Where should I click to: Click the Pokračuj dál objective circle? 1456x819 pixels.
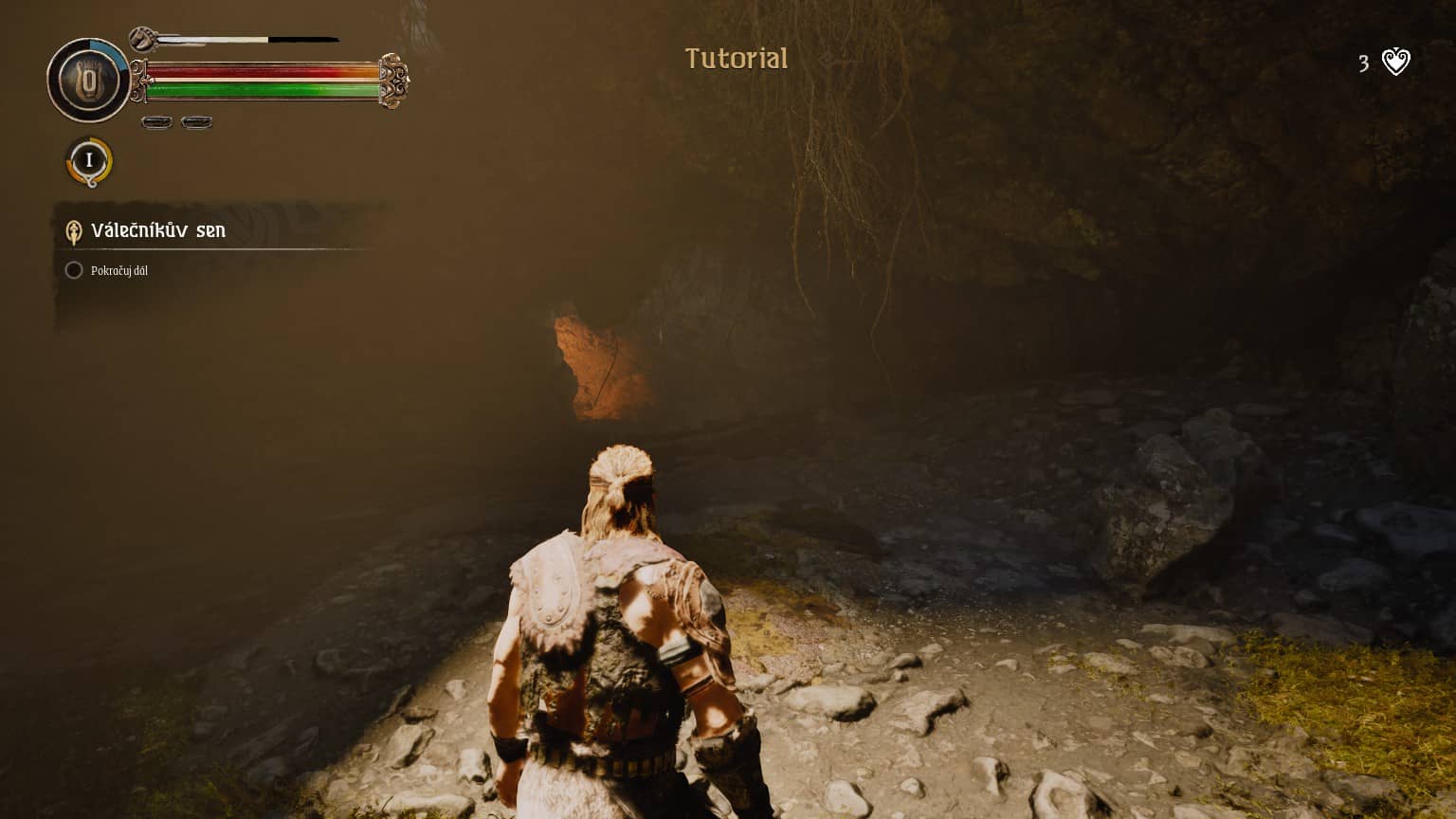[73, 270]
